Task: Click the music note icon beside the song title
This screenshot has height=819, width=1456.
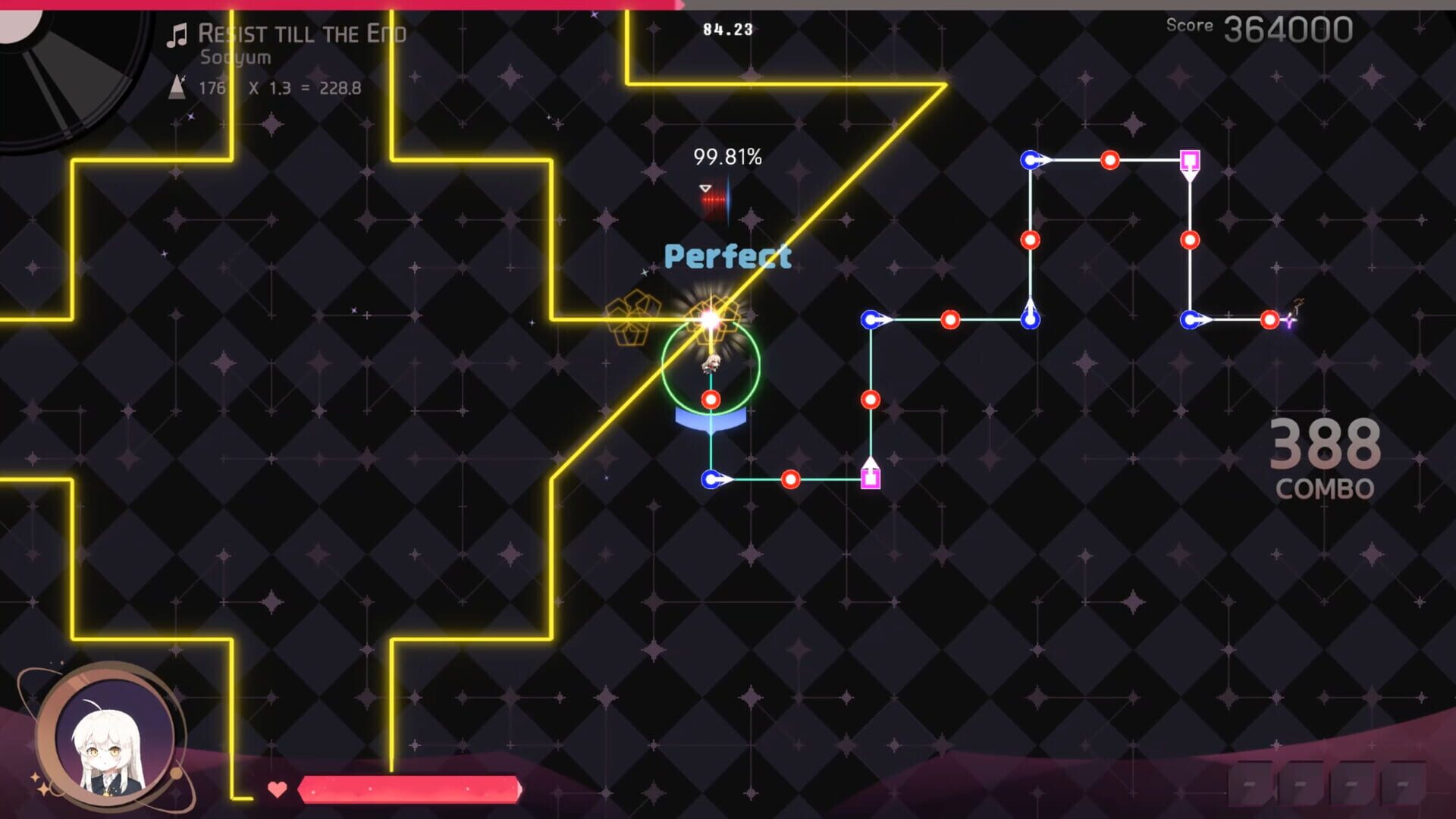Action: (x=177, y=33)
